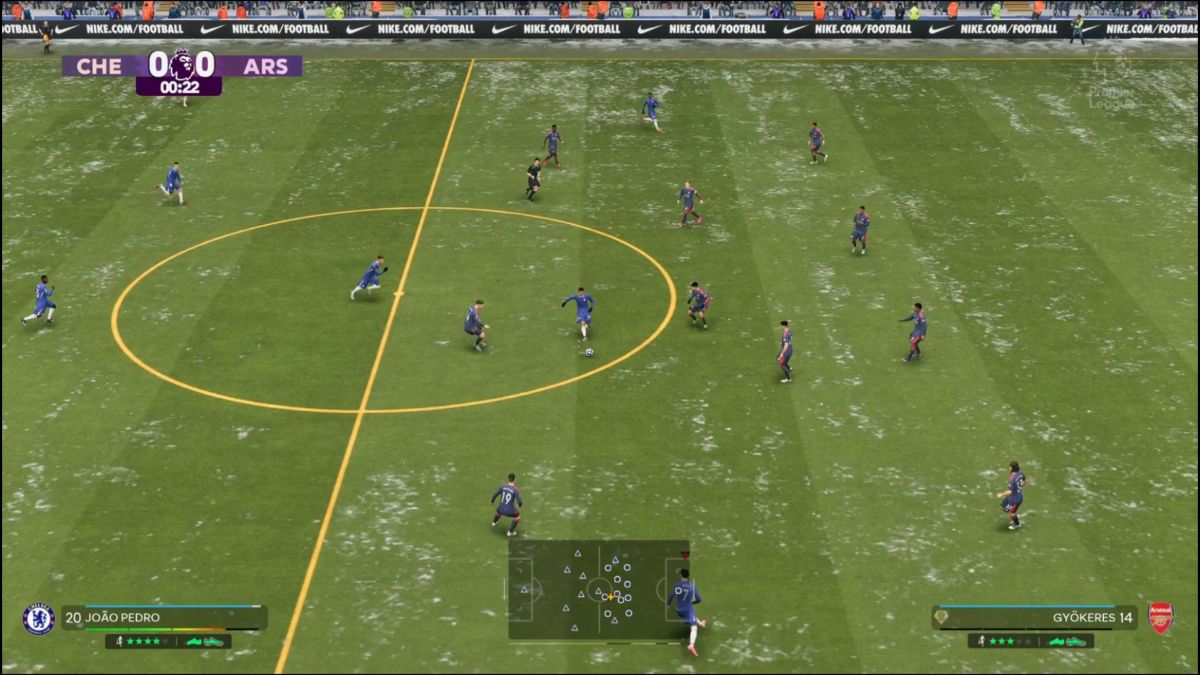Click the Arsenal club crest

(1161, 618)
